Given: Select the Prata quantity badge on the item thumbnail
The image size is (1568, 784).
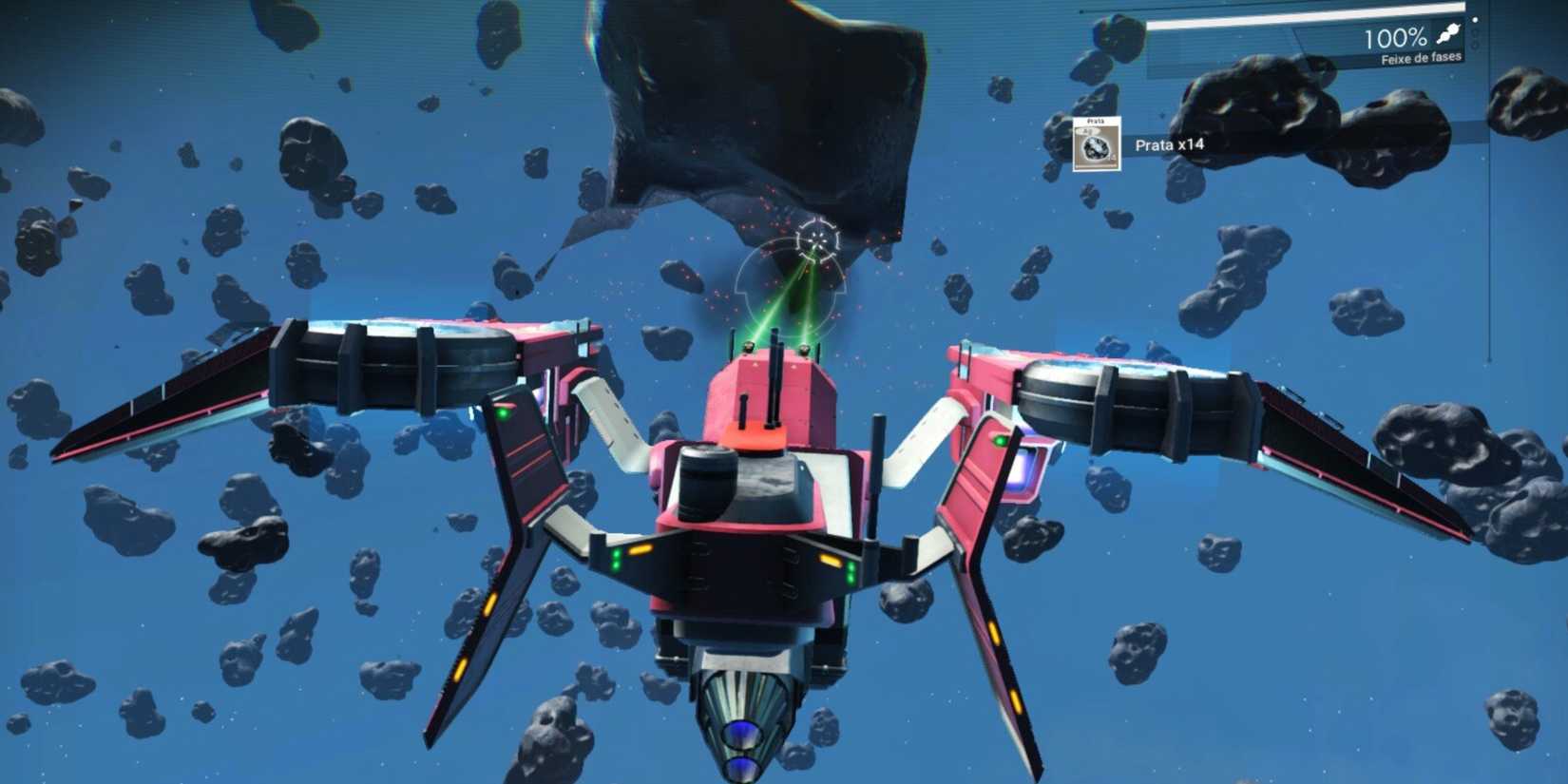Looking at the screenshot, I should click(x=1112, y=155).
